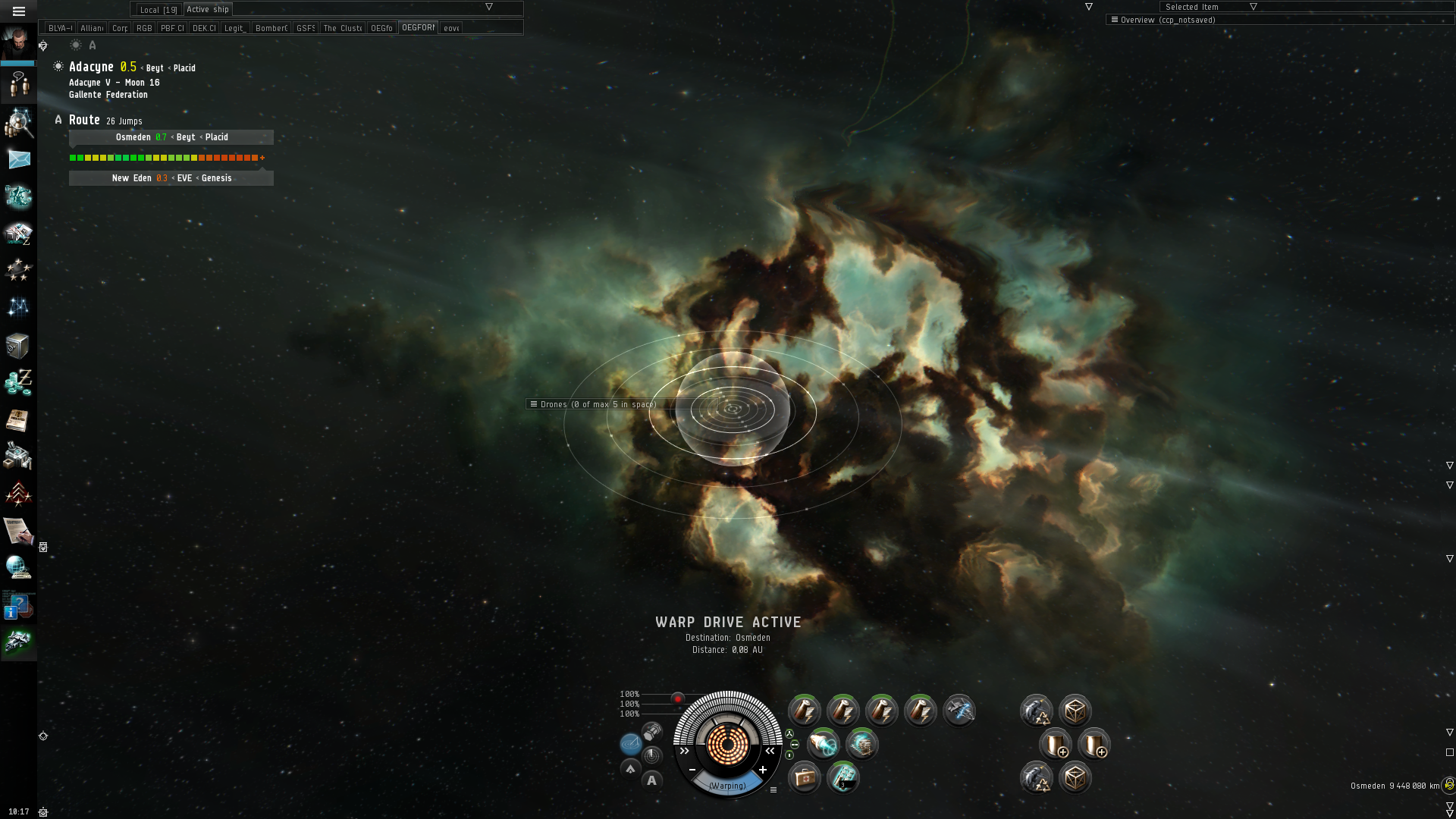Open the character portrait sheet
This screenshot has height=819, width=1456.
[x=18, y=42]
